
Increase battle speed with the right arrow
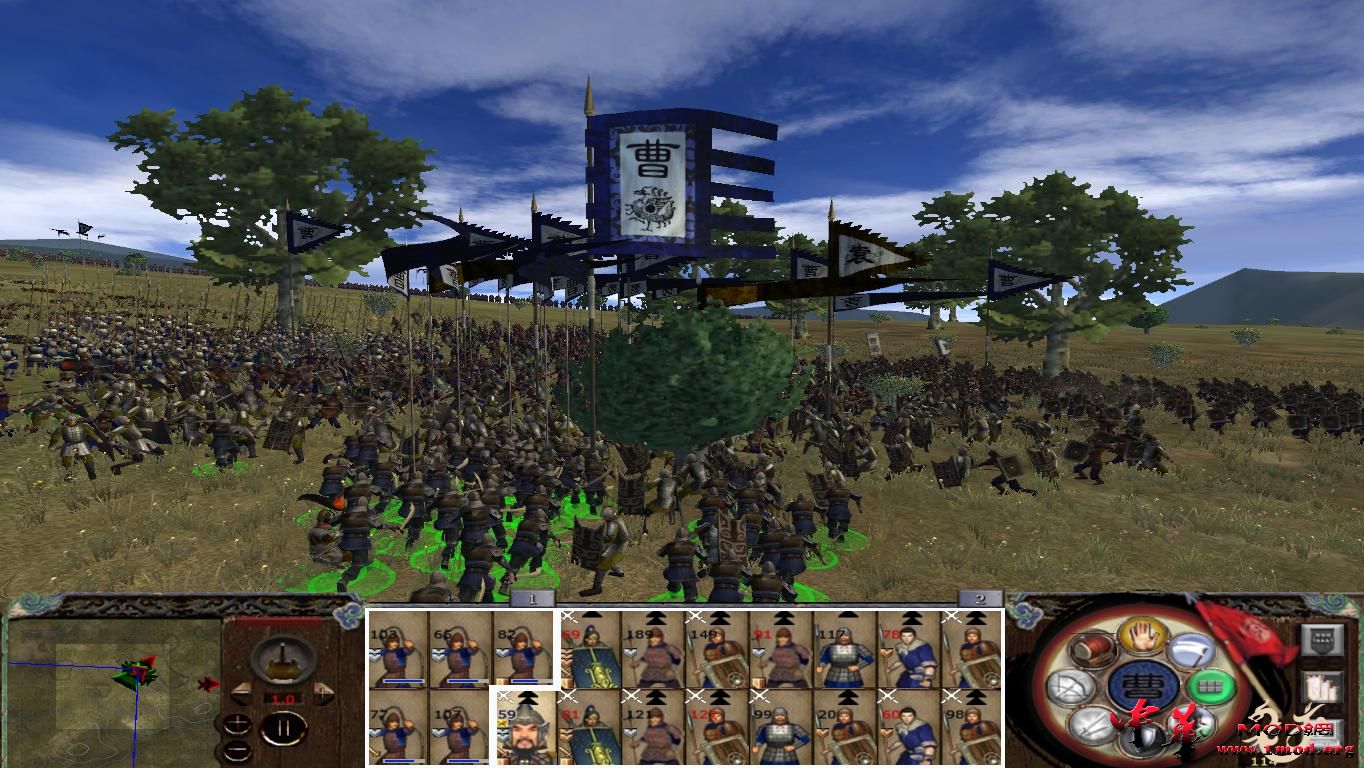click(322, 692)
